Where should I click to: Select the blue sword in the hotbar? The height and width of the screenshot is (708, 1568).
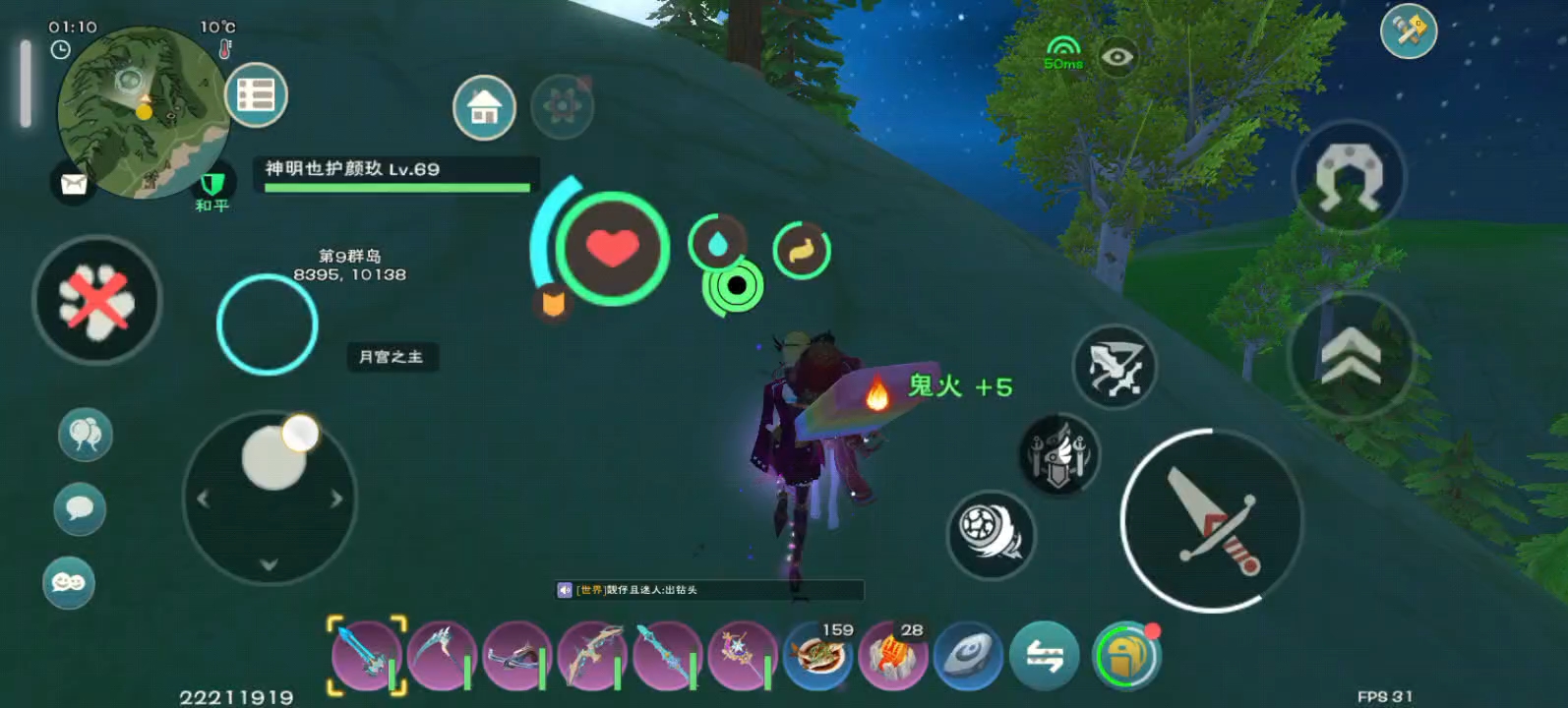click(x=365, y=655)
